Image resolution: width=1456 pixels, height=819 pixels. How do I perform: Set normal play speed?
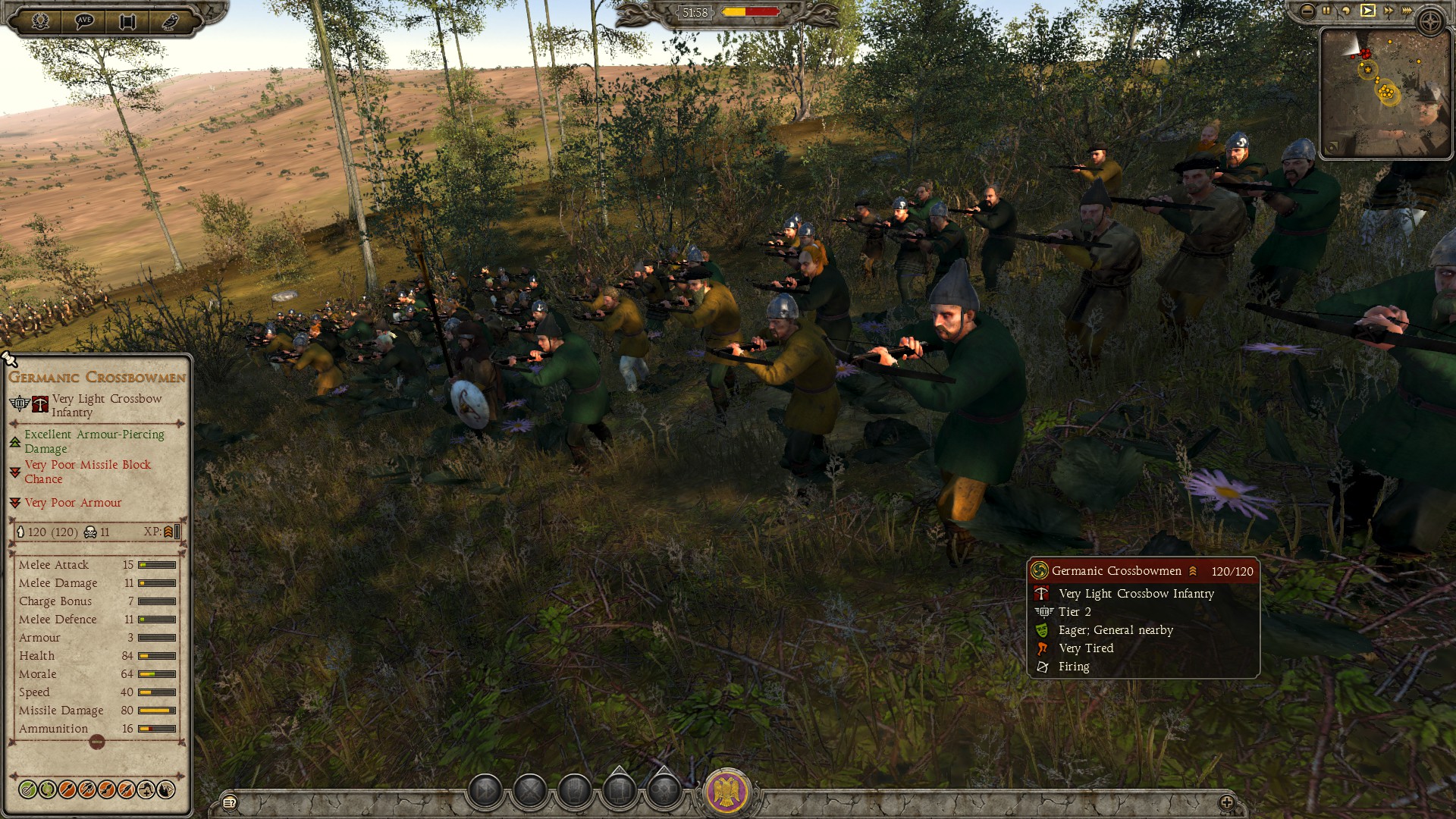[x=1367, y=11]
